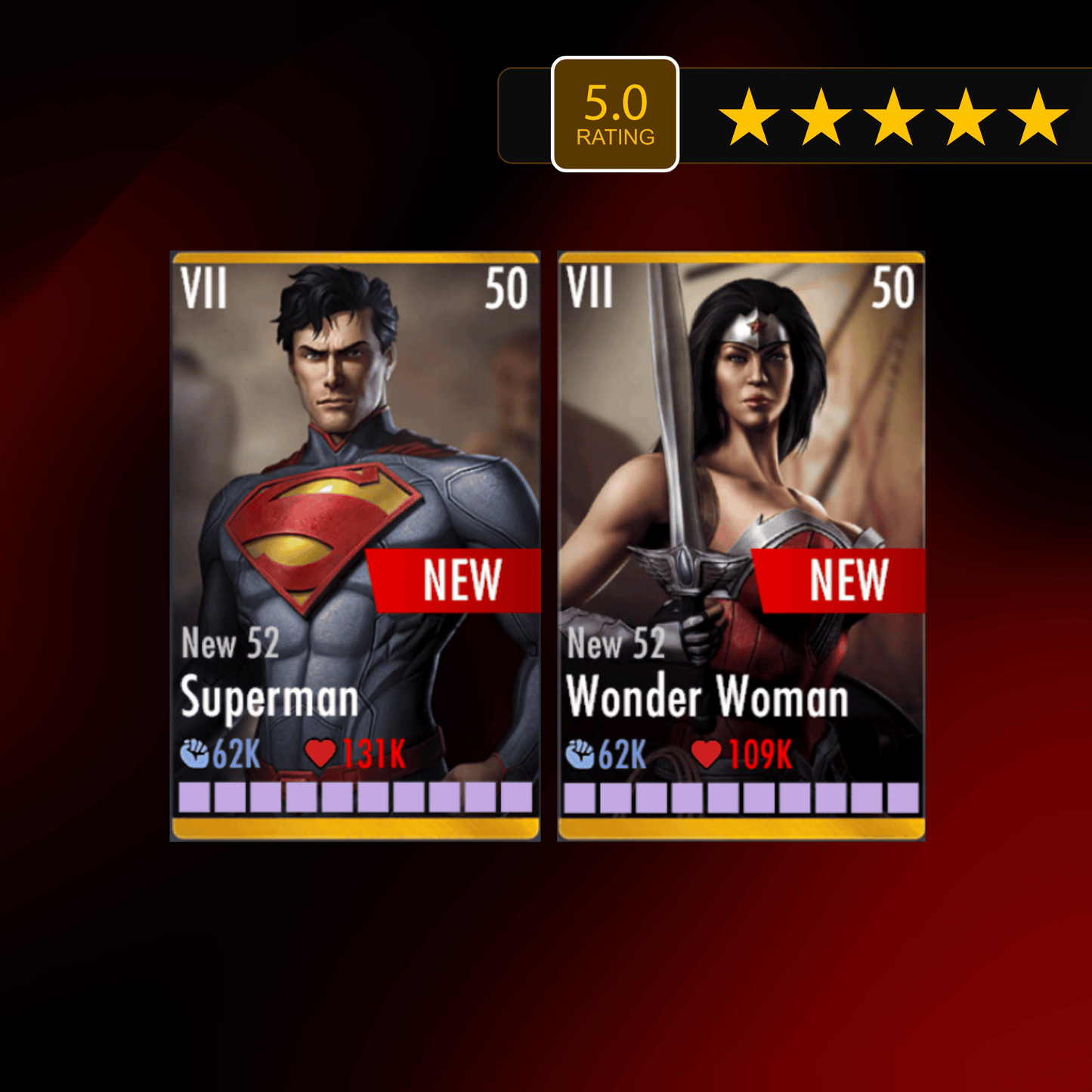Click the heart health icon on Wonder Woman card
Viewport: 1092px width, 1092px height.
pos(706,753)
